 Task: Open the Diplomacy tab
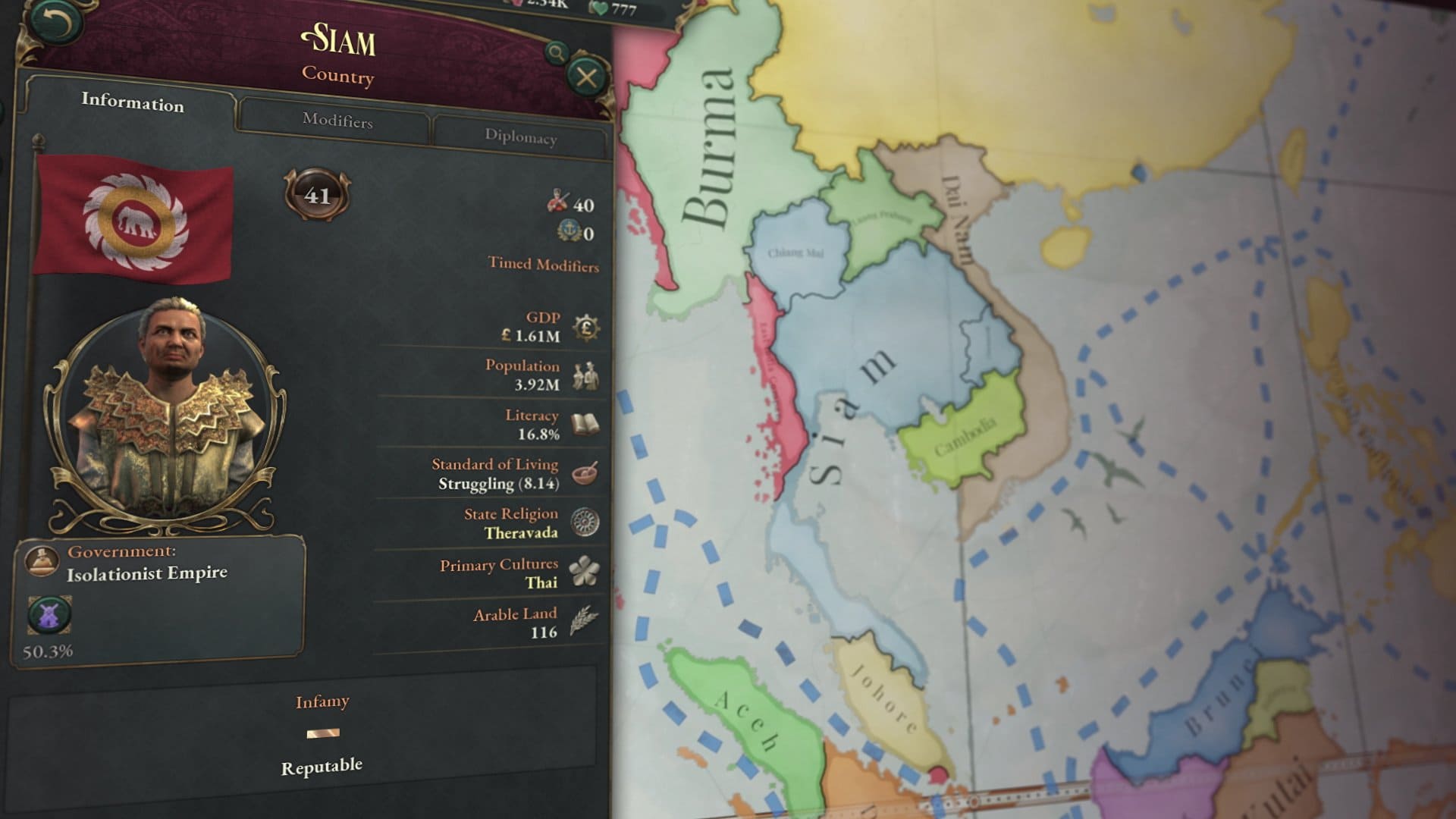point(520,137)
